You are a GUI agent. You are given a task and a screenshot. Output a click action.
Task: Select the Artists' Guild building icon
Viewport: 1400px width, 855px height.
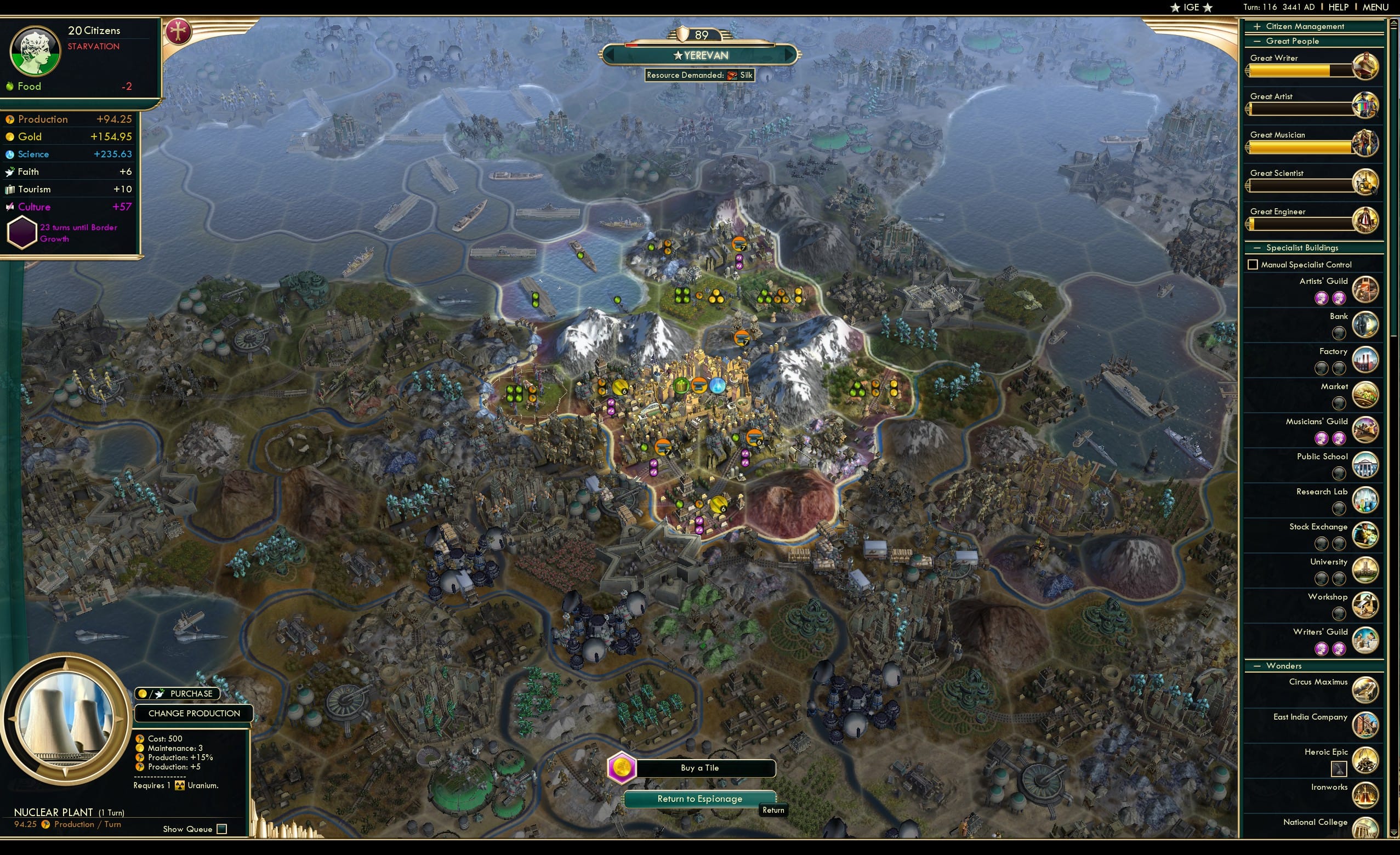(1366, 290)
